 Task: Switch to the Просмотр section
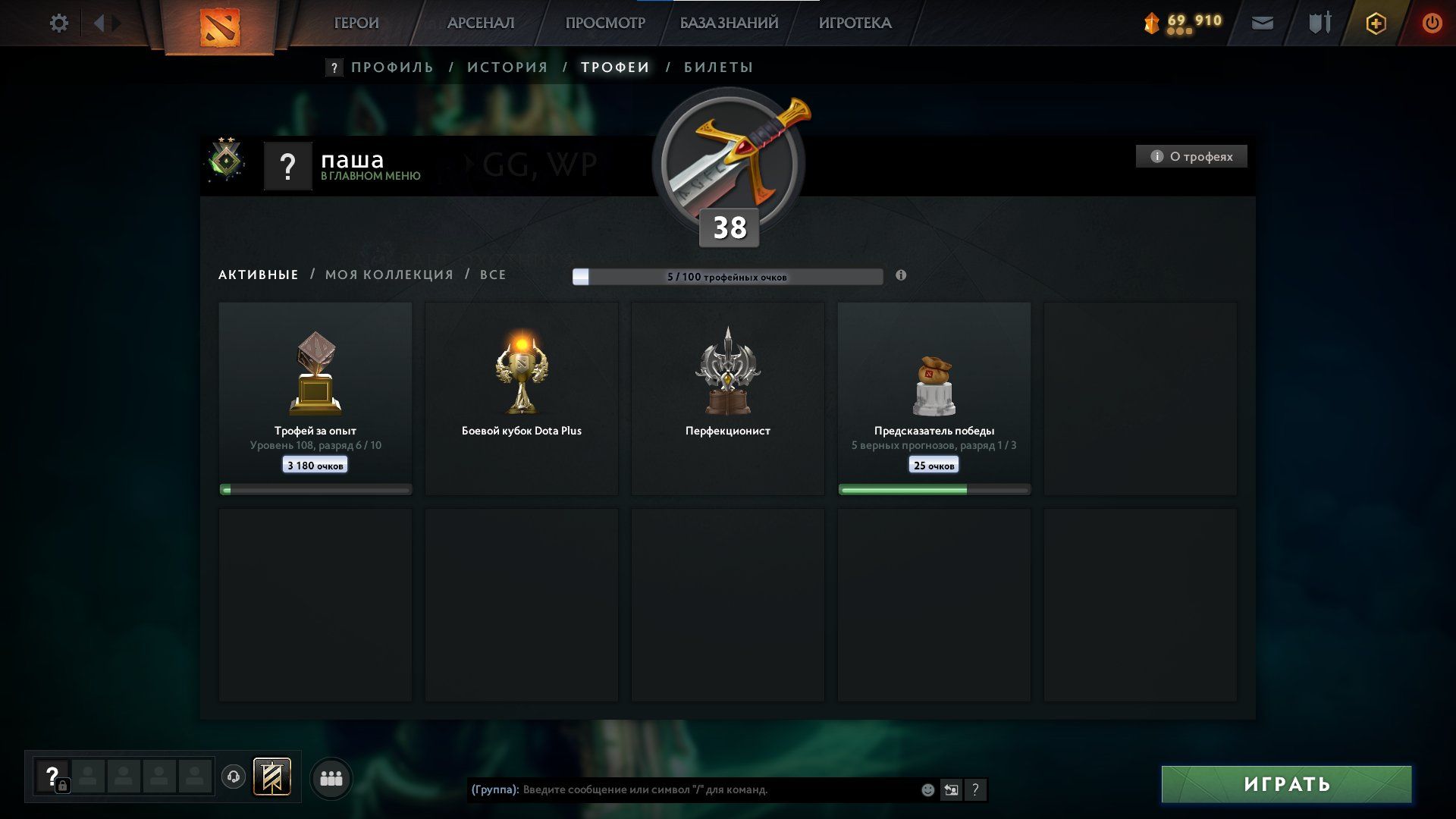[x=604, y=24]
